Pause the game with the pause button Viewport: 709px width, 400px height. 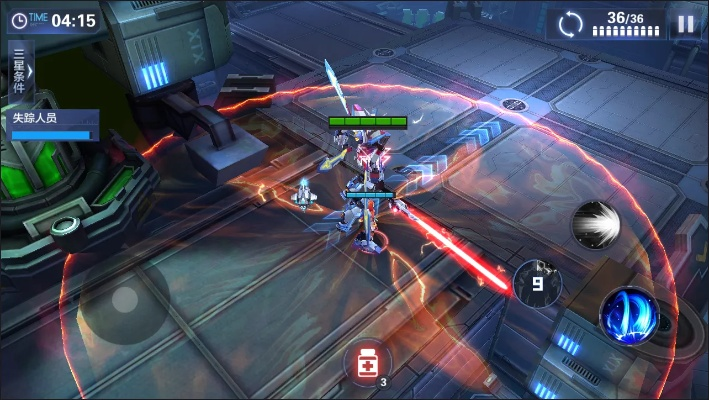685,24
